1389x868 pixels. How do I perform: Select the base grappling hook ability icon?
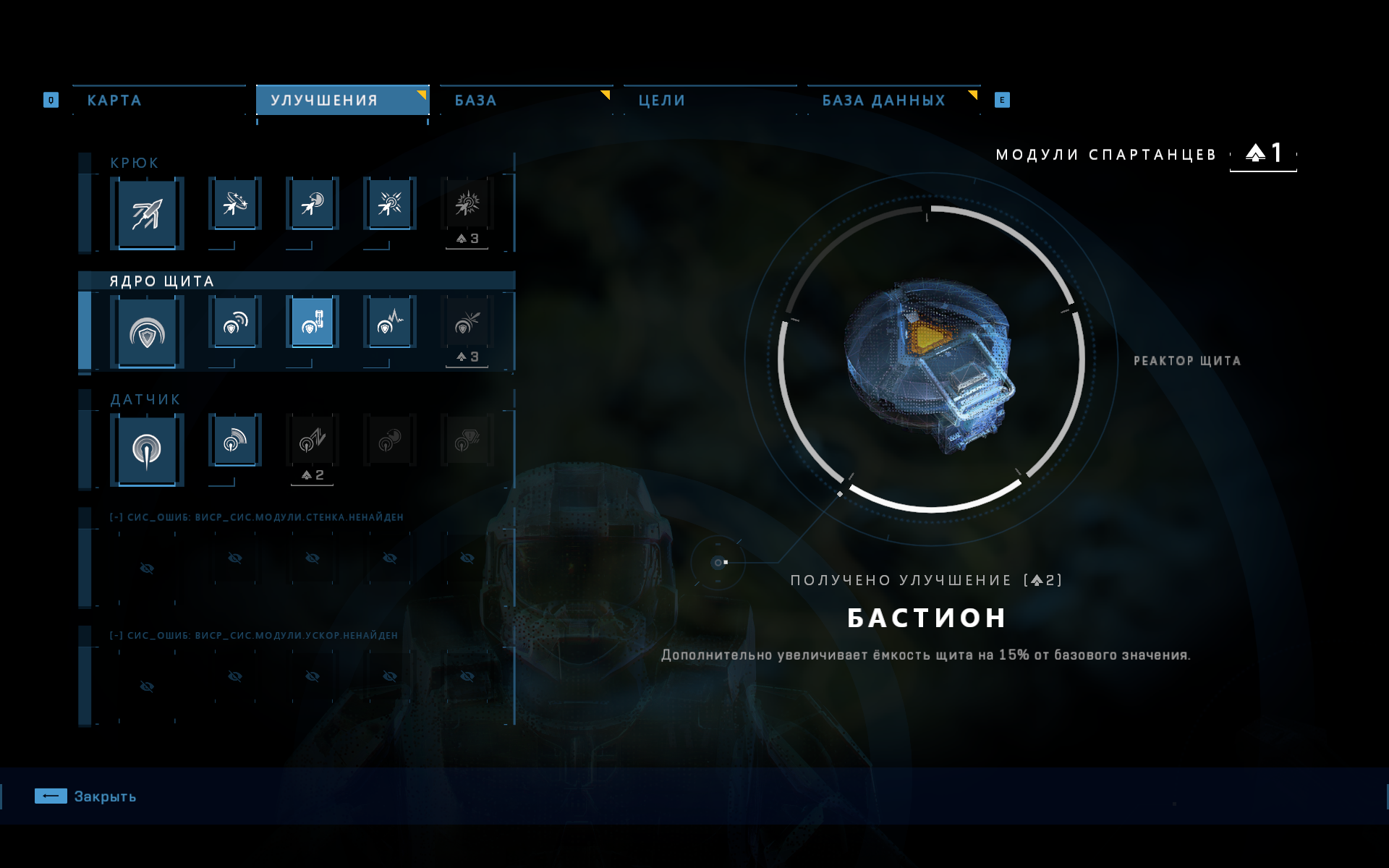pyautogui.click(x=147, y=214)
